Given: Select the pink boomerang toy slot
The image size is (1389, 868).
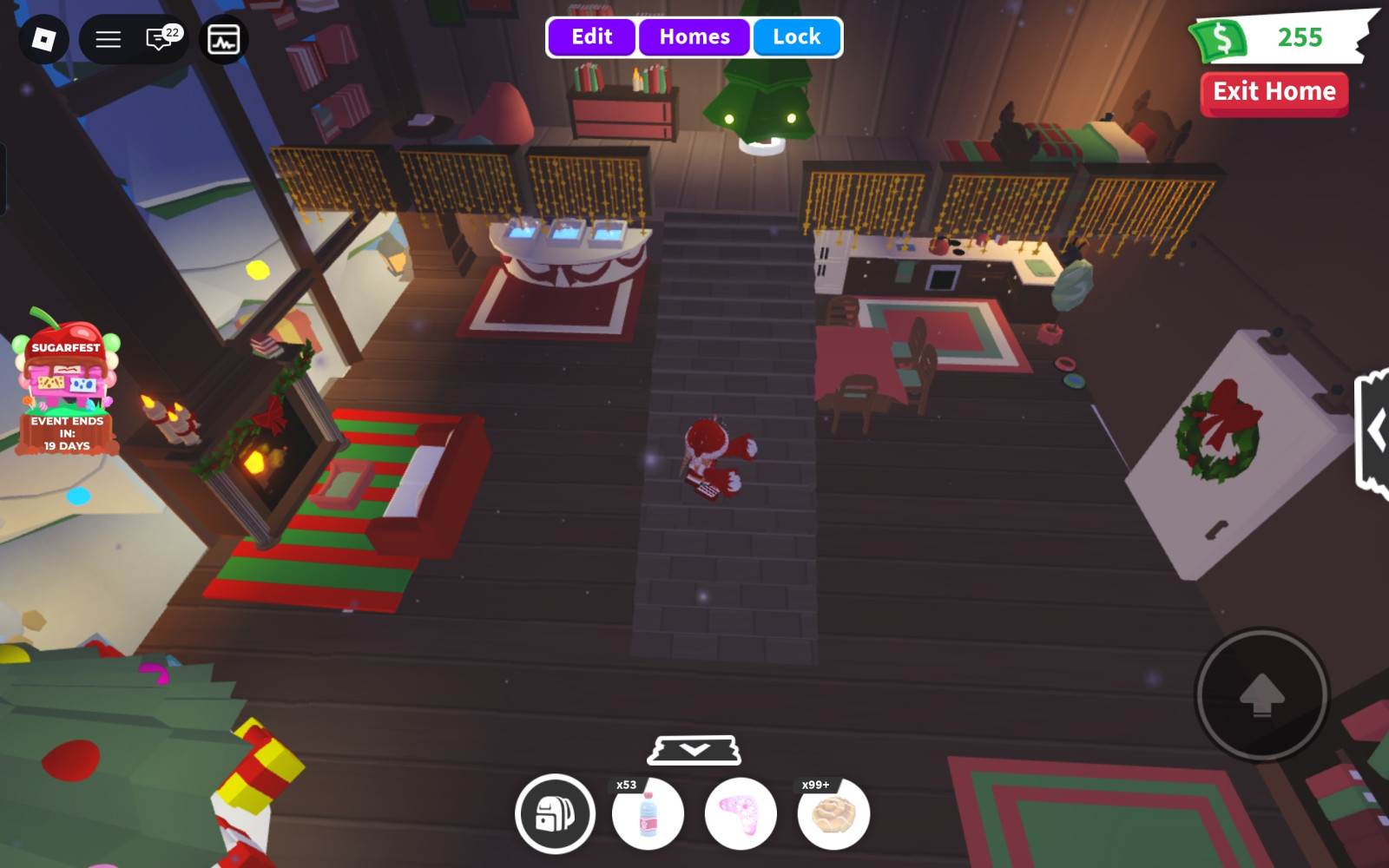Looking at the screenshot, I should pos(741,814).
